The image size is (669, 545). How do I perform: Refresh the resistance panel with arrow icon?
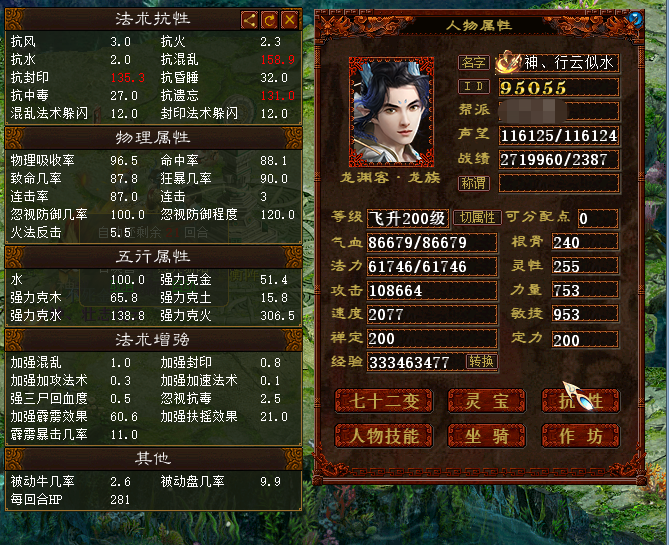point(270,20)
